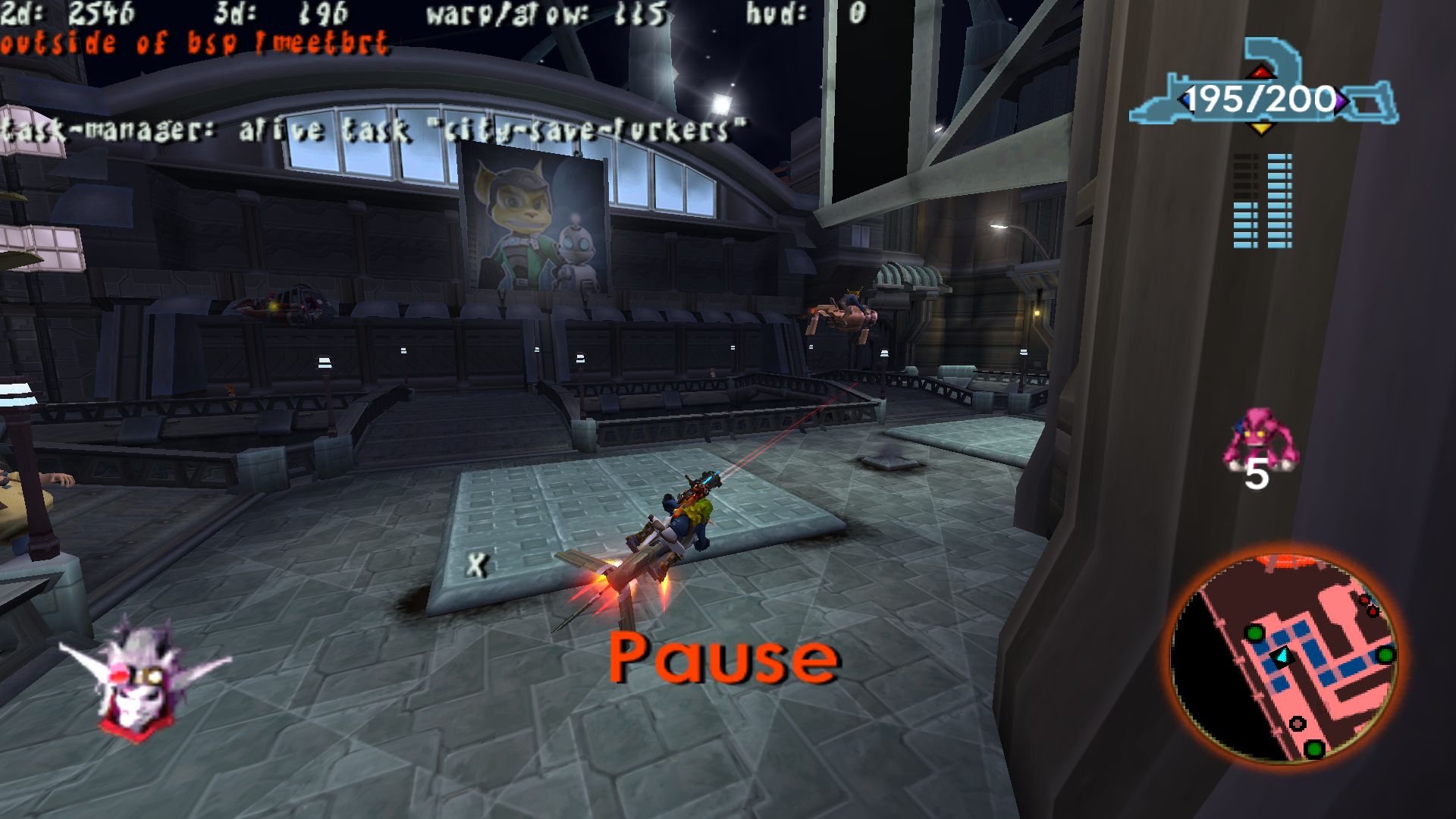This screenshot has height=819, width=1456.
Task: Click the circular city minimap
Action: [1284, 658]
